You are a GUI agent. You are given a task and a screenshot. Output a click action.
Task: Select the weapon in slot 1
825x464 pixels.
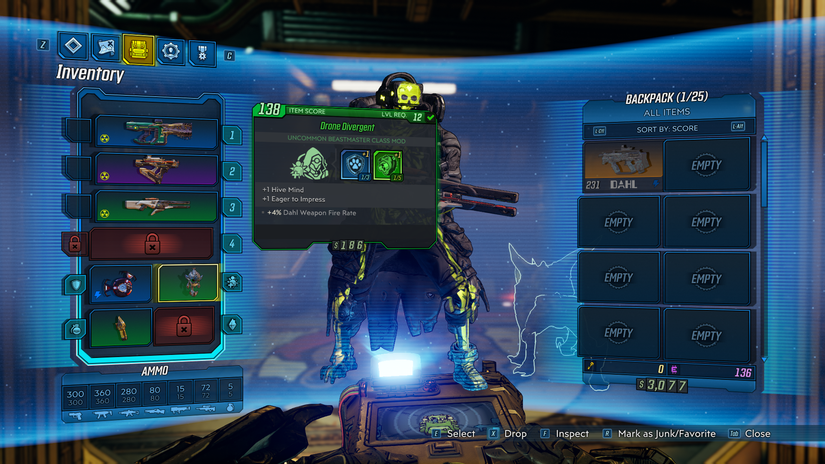pyautogui.click(x=155, y=133)
